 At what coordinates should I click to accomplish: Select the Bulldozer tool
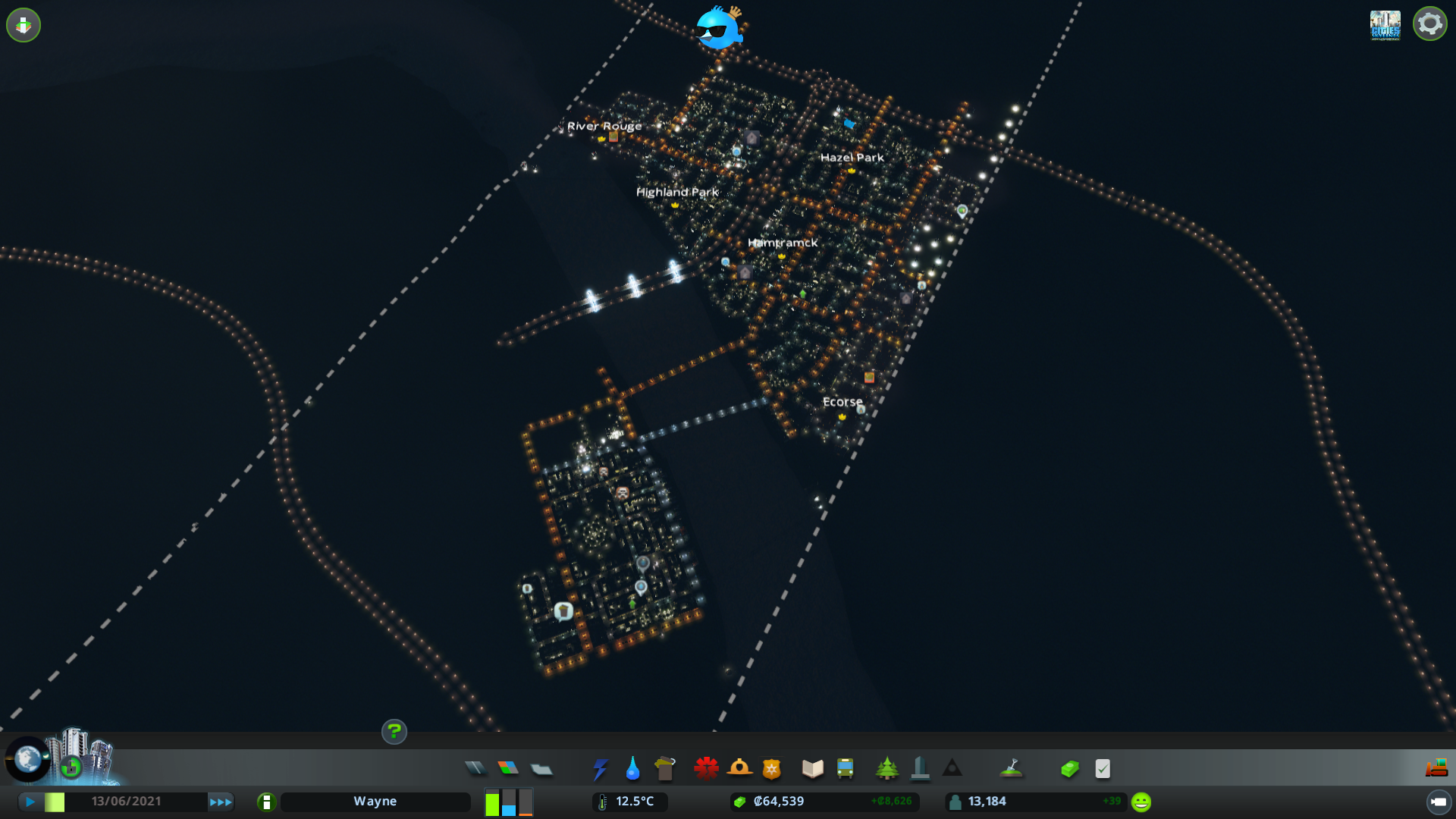1436,768
